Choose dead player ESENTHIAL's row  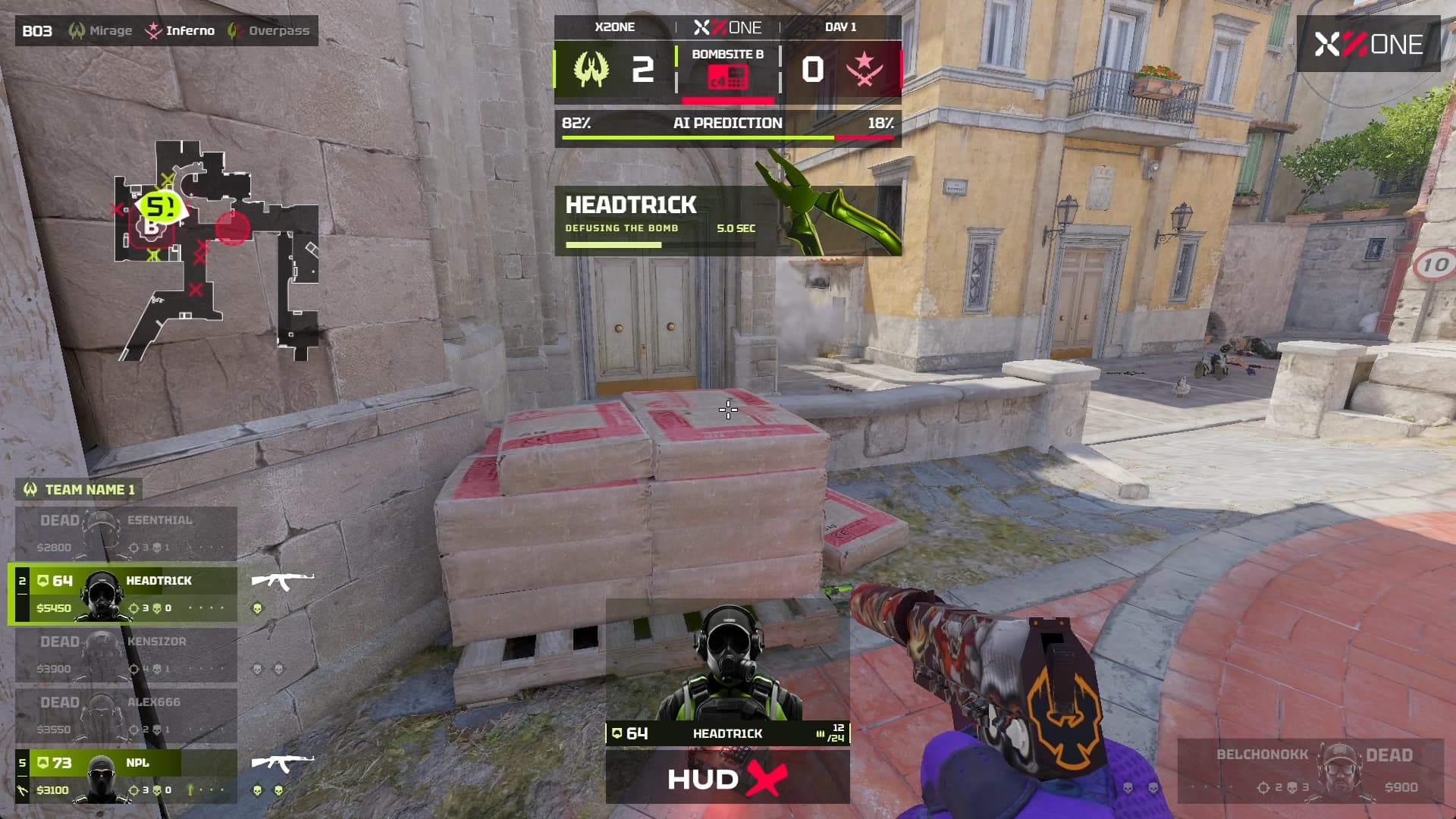click(x=126, y=533)
